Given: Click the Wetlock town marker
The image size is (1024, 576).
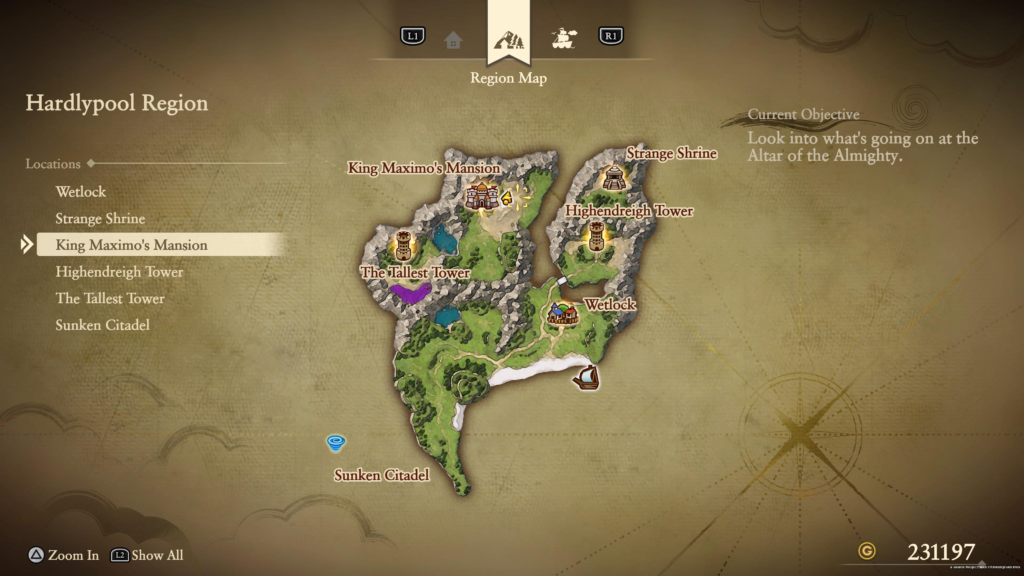Looking at the screenshot, I should point(562,314).
